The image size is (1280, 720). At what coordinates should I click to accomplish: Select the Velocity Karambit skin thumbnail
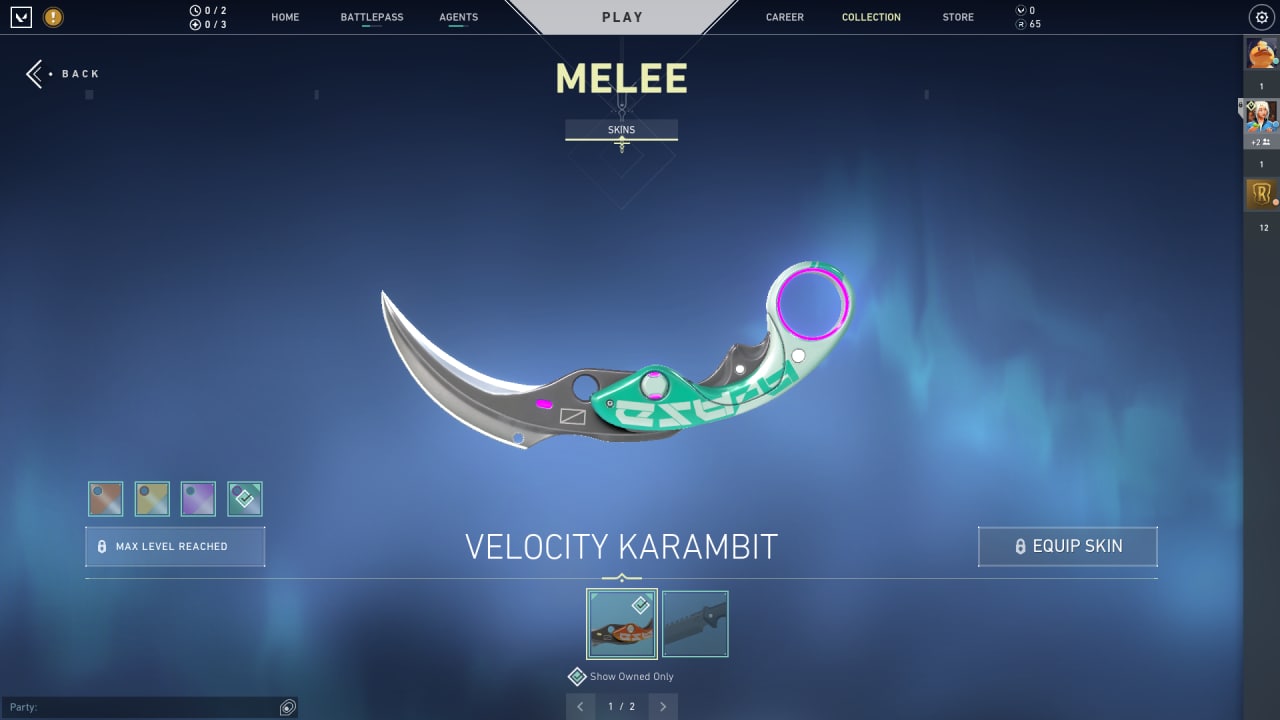pyautogui.click(x=622, y=624)
